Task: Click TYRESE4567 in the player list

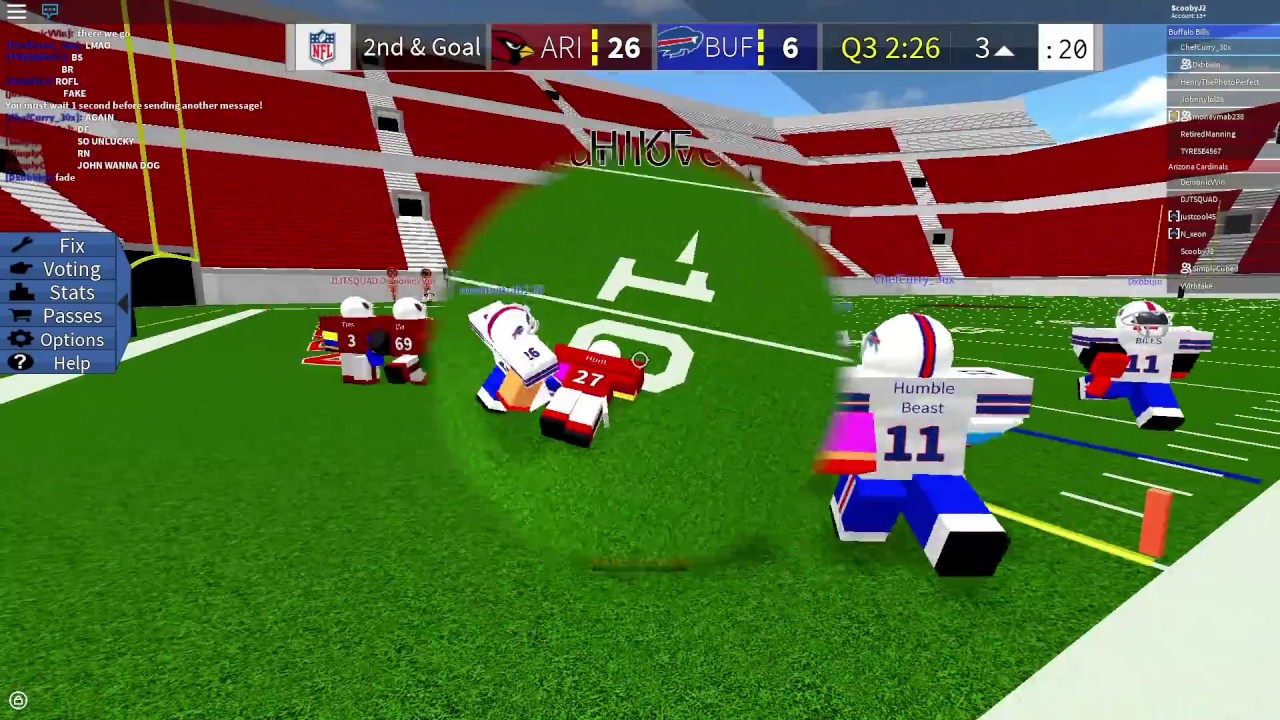Action: tap(1200, 151)
